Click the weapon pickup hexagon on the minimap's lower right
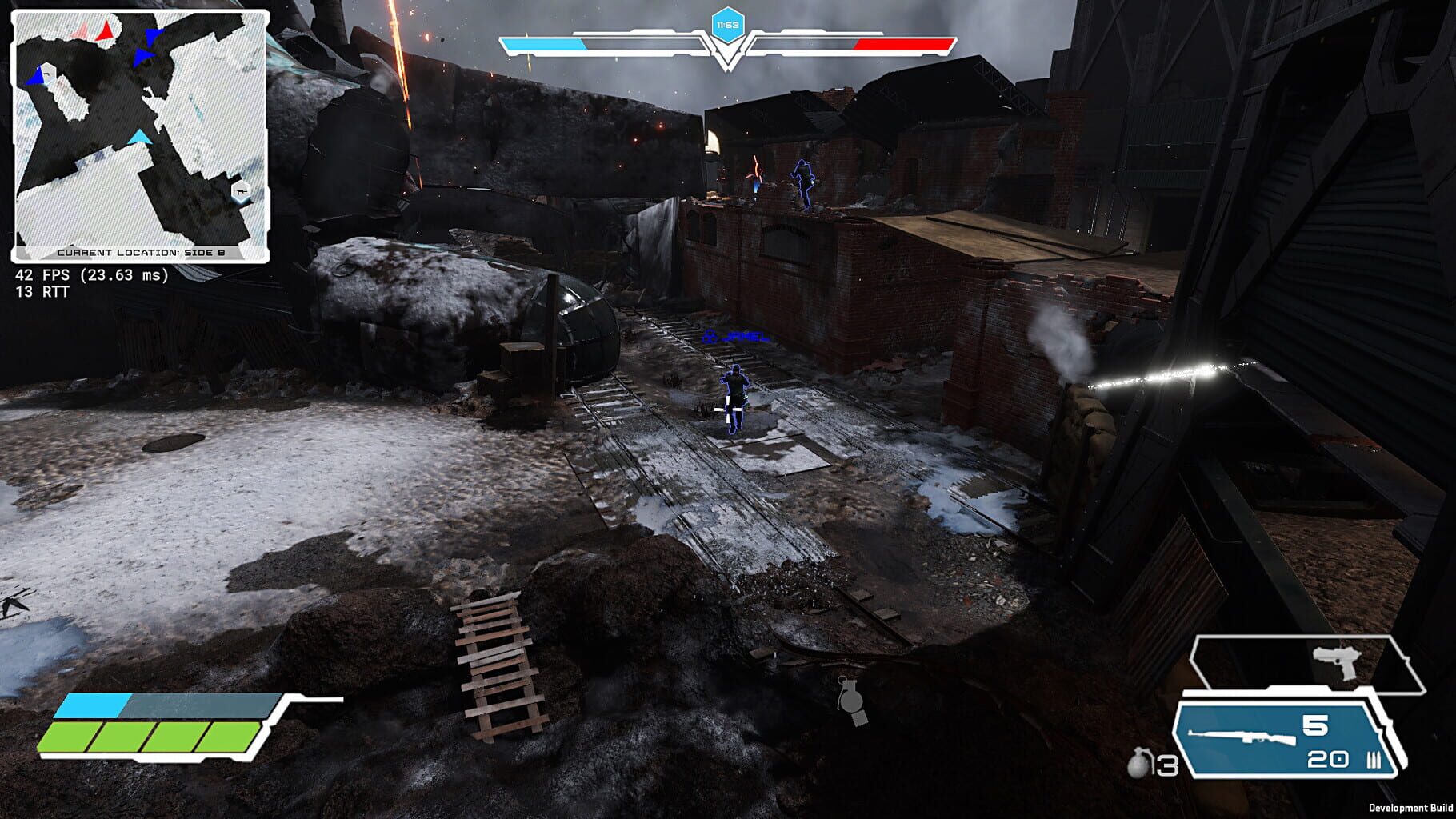Screen dimensions: 1456x819 pyautogui.click(x=241, y=192)
